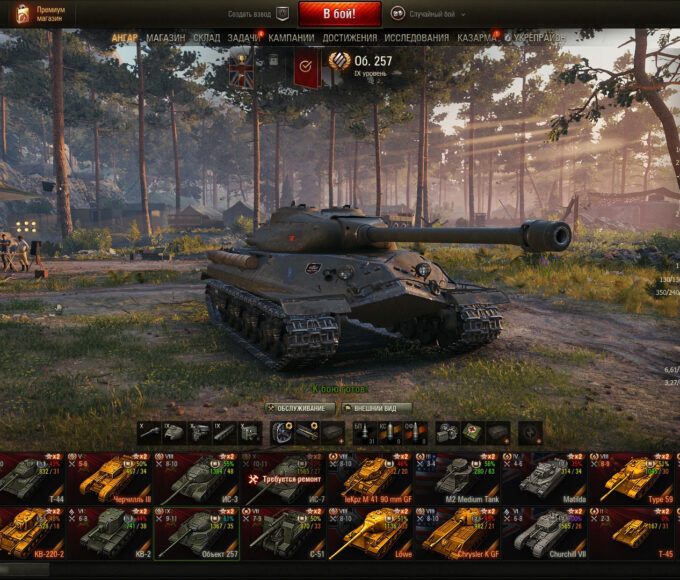The height and width of the screenshot is (580, 680).
Task: Show the КАМПАНИИ tab
Action: 291,38
